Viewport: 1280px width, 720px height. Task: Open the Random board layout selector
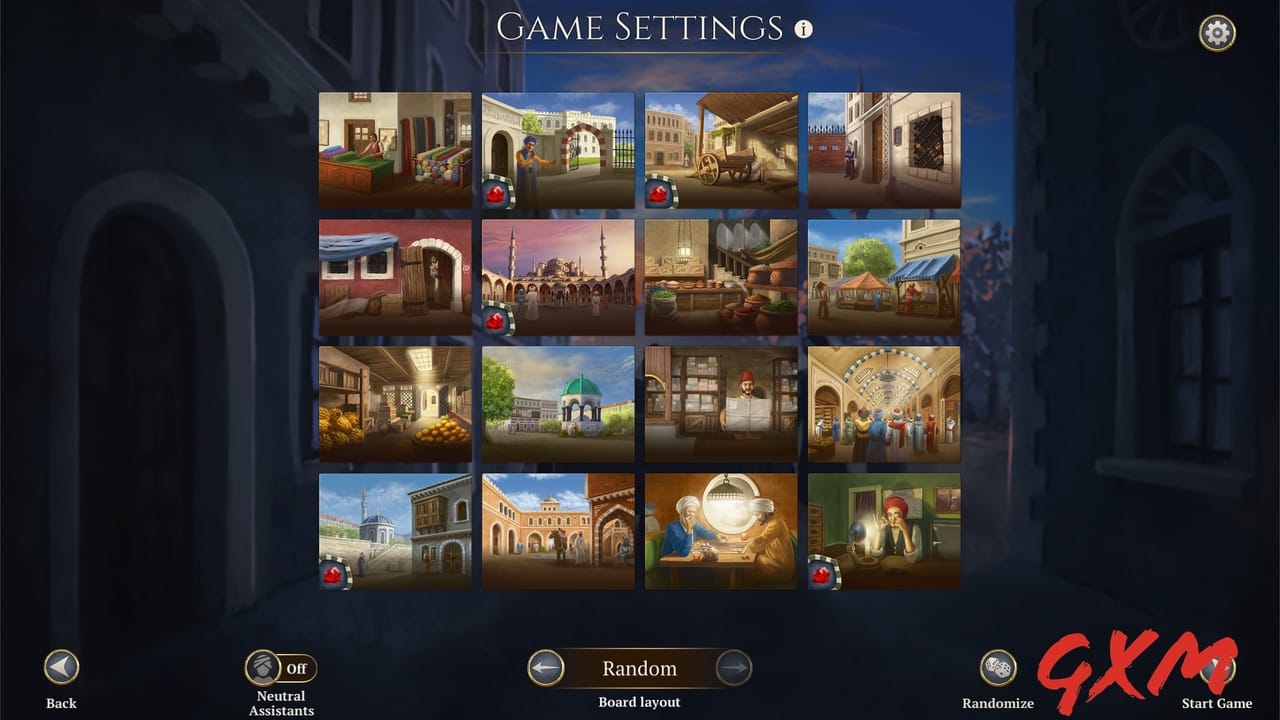pos(640,668)
